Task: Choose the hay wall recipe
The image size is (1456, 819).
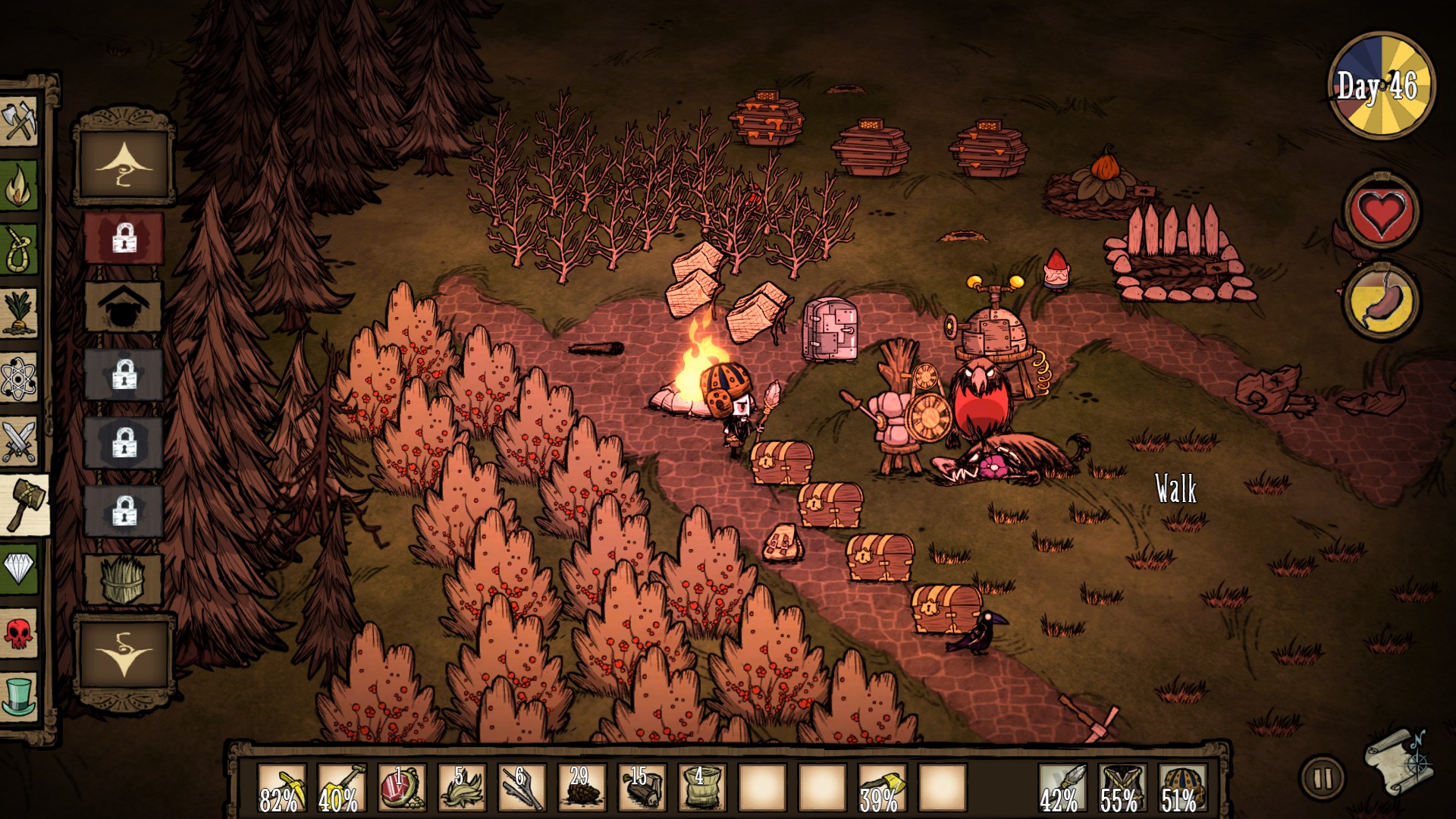Action: tap(123, 579)
